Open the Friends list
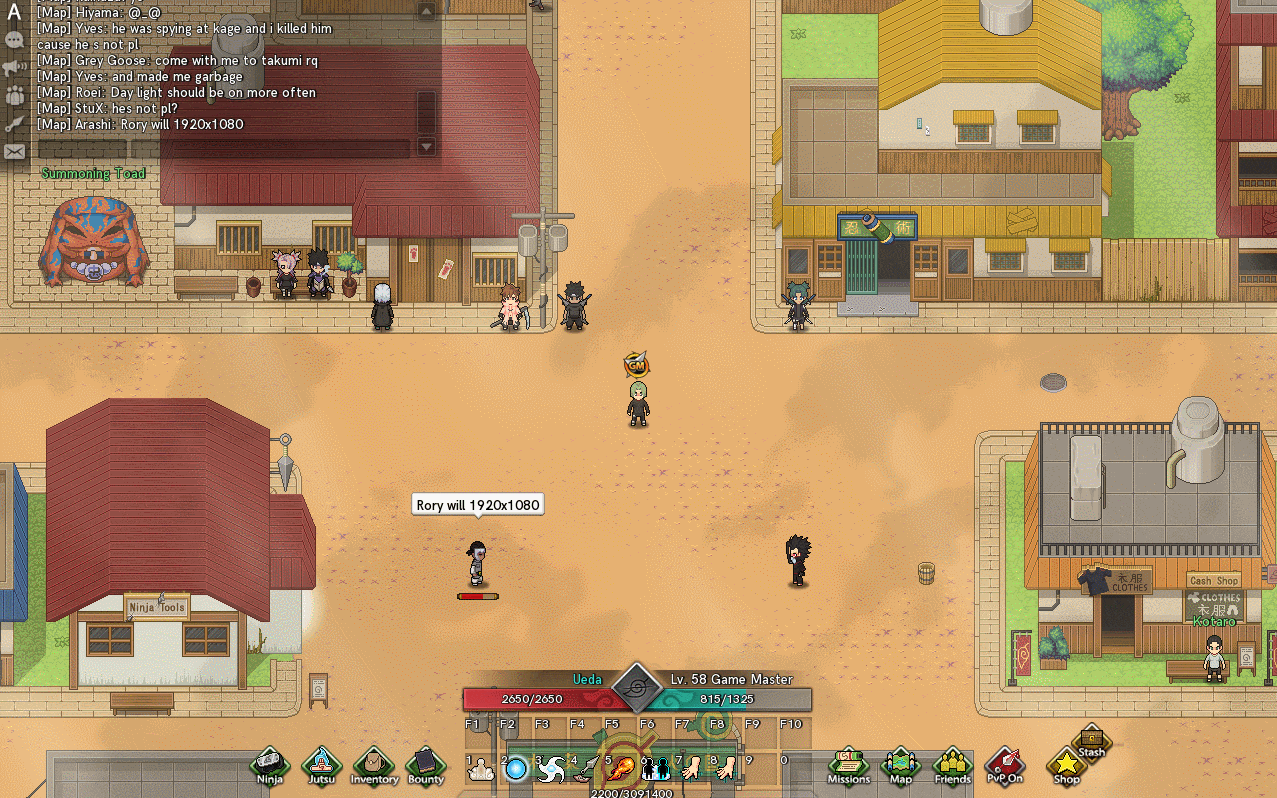The image size is (1277, 798). [x=952, y=765]
